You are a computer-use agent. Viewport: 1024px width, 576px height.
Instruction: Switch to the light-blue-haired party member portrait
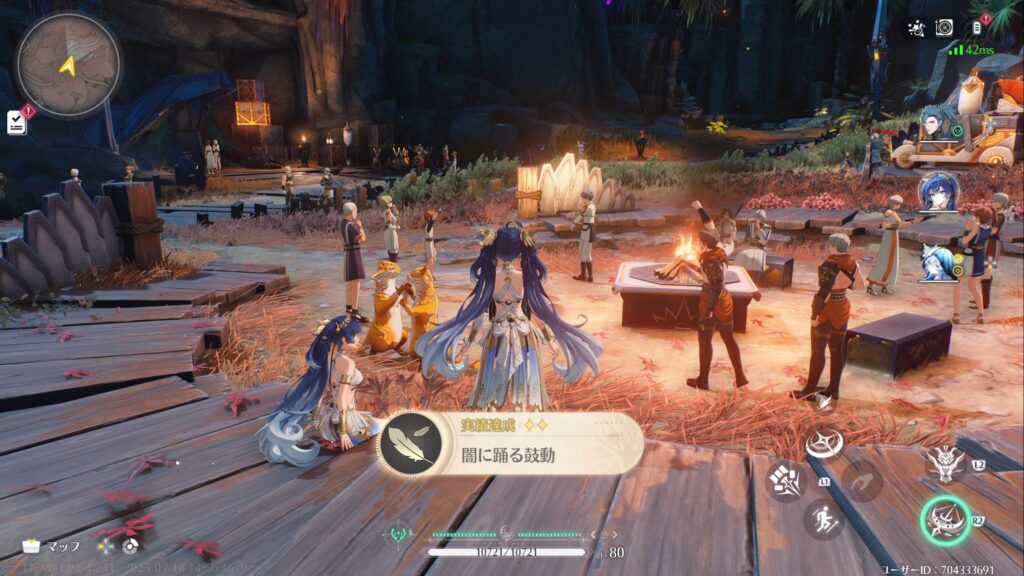coord(938,262)
